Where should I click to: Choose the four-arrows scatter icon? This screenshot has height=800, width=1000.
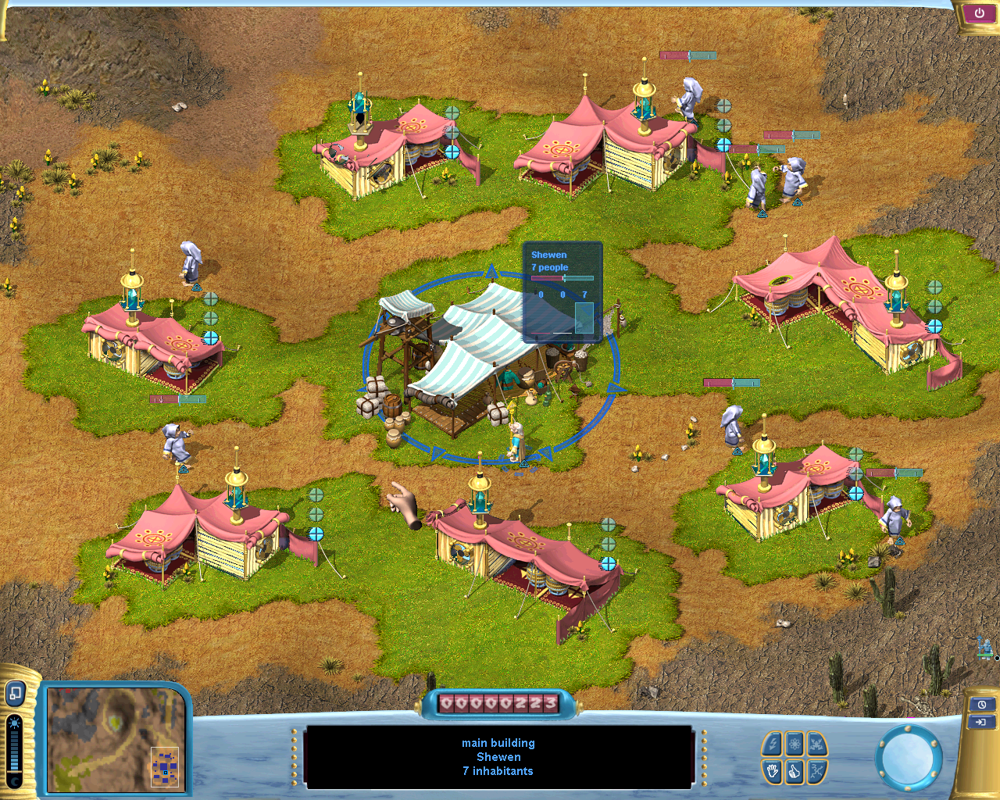tap(817, 744)
